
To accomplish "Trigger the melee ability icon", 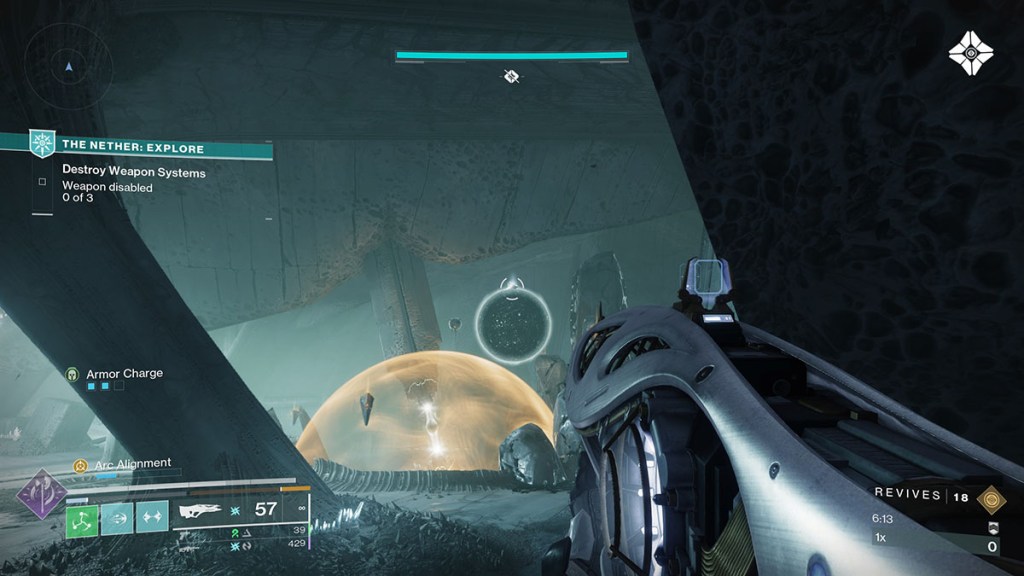I will [x=152, y=518].
